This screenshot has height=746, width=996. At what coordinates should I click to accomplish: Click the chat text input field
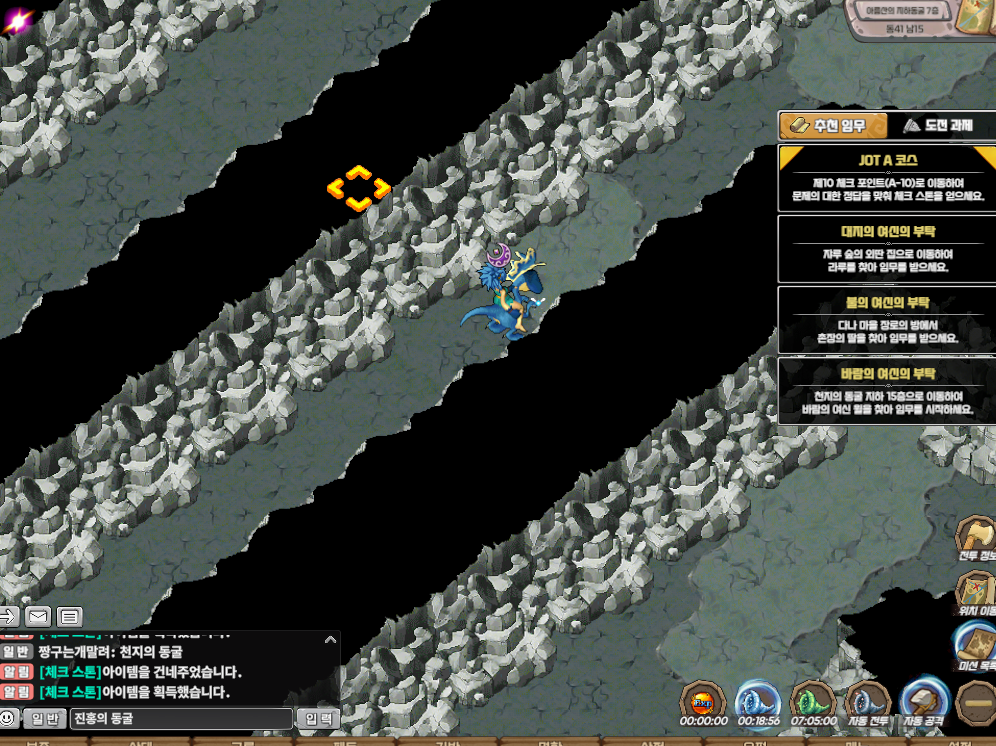point(181,718)
